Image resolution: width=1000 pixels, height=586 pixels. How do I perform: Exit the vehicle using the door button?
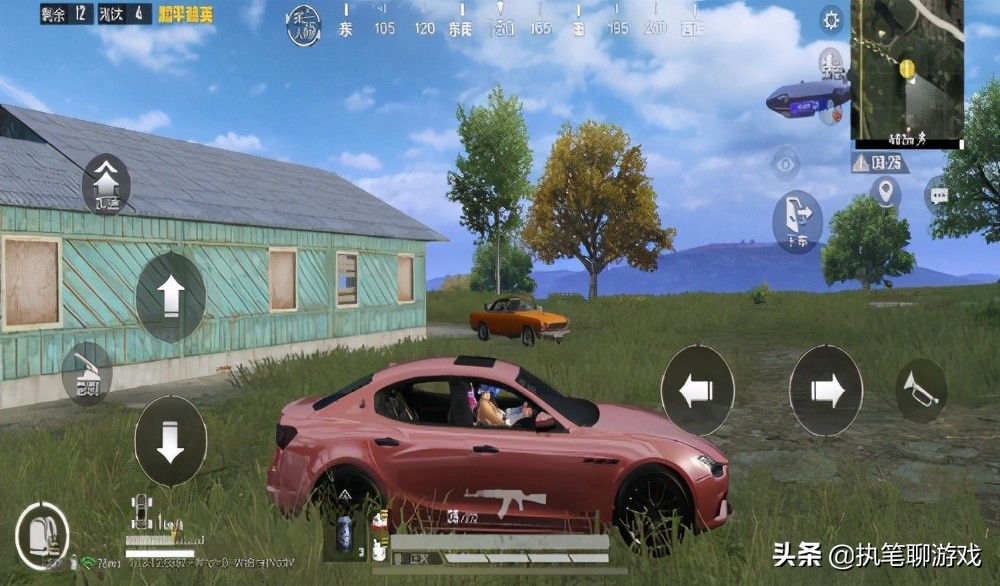pyautogui.click(x=797, y=221)
